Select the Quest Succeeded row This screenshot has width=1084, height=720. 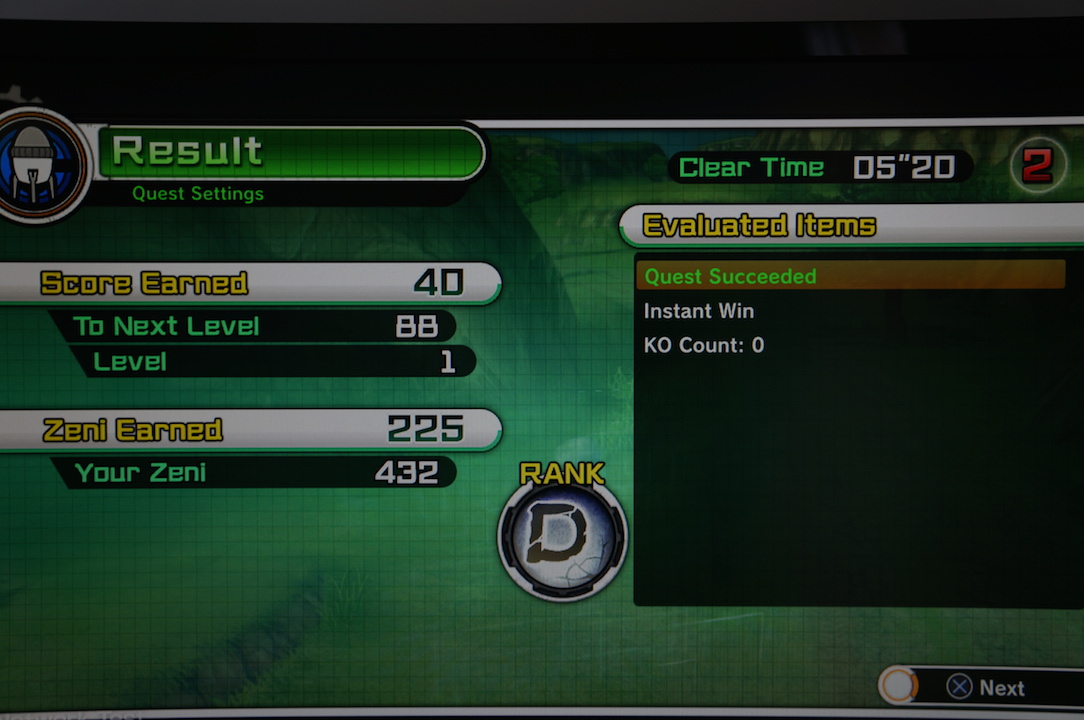coord(850,276)
